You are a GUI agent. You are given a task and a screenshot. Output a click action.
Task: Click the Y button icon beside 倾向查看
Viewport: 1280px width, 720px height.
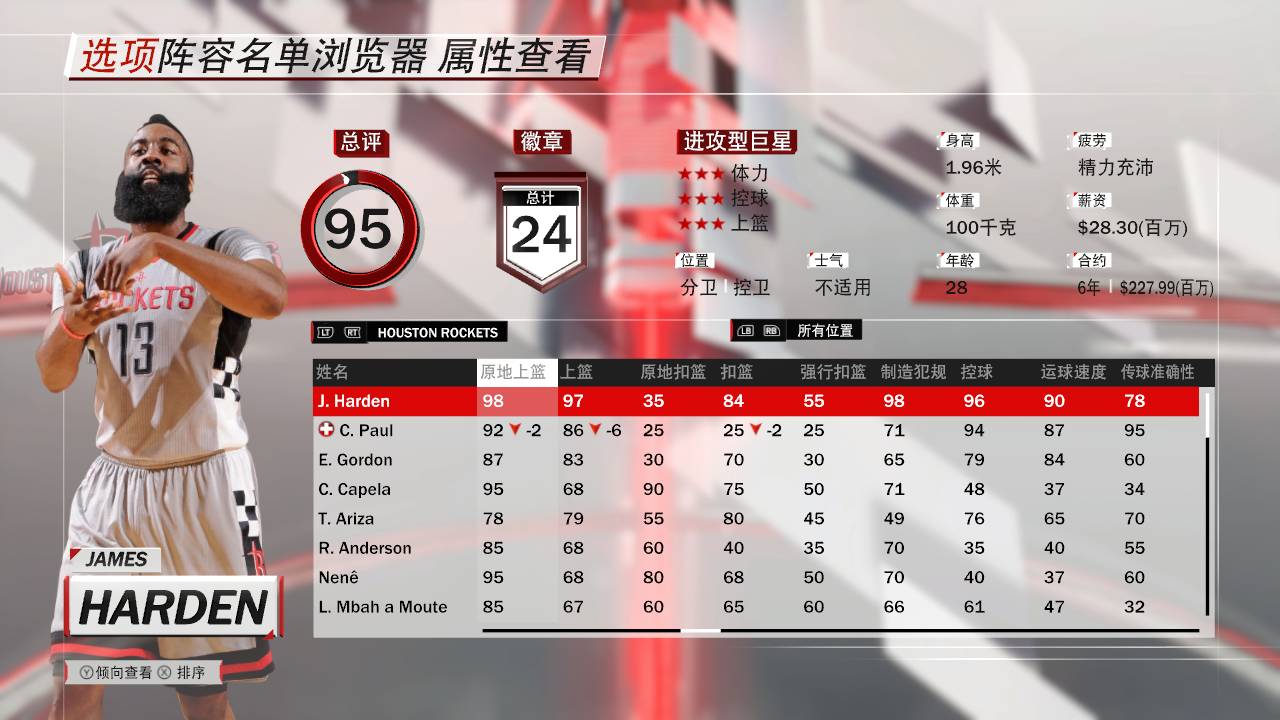coord(88,672)
